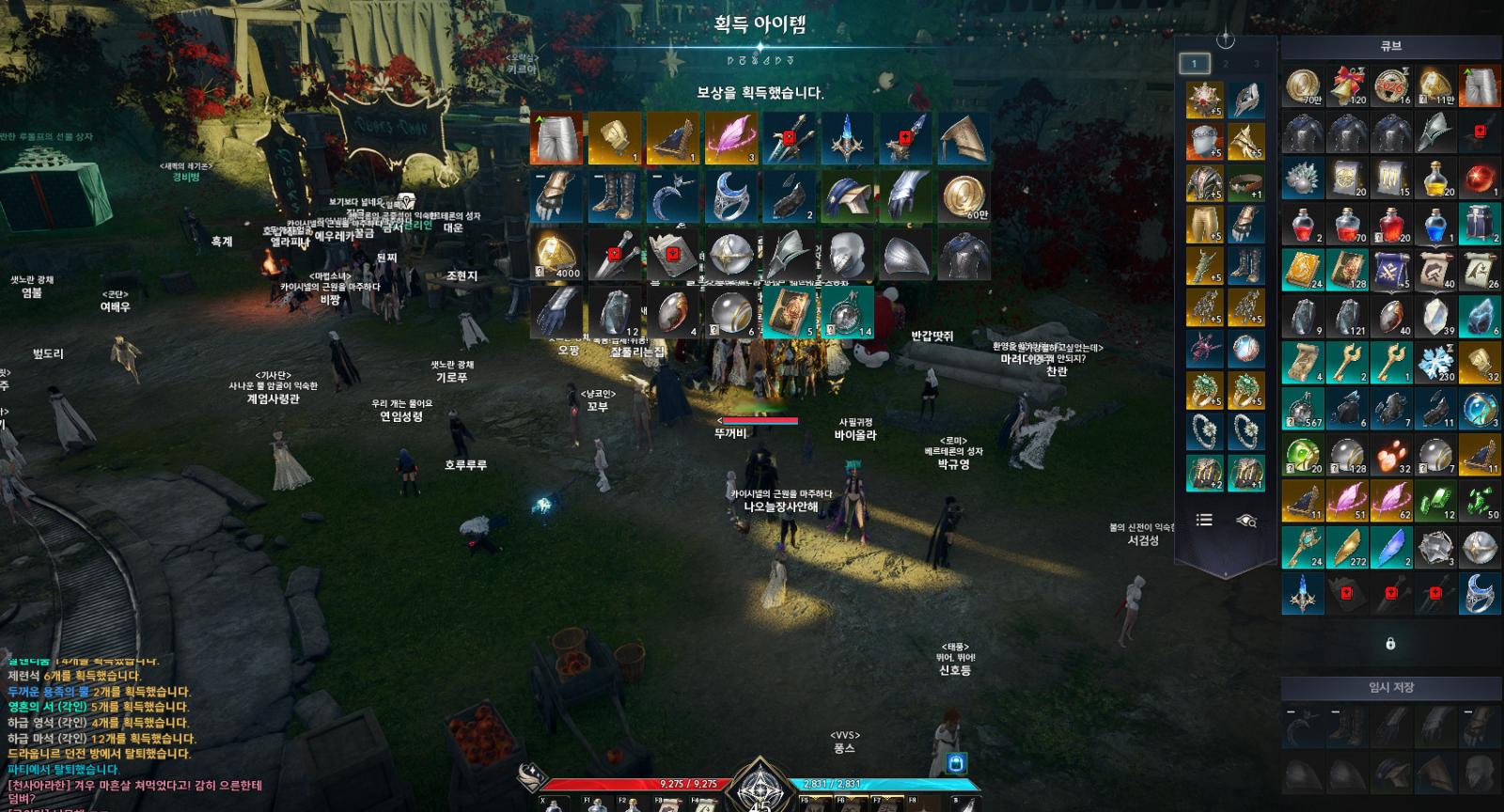Switch to equipment preset tab 2
Image resolution: width=1504 pixels, height=812 pixels.
[1226, 64]
